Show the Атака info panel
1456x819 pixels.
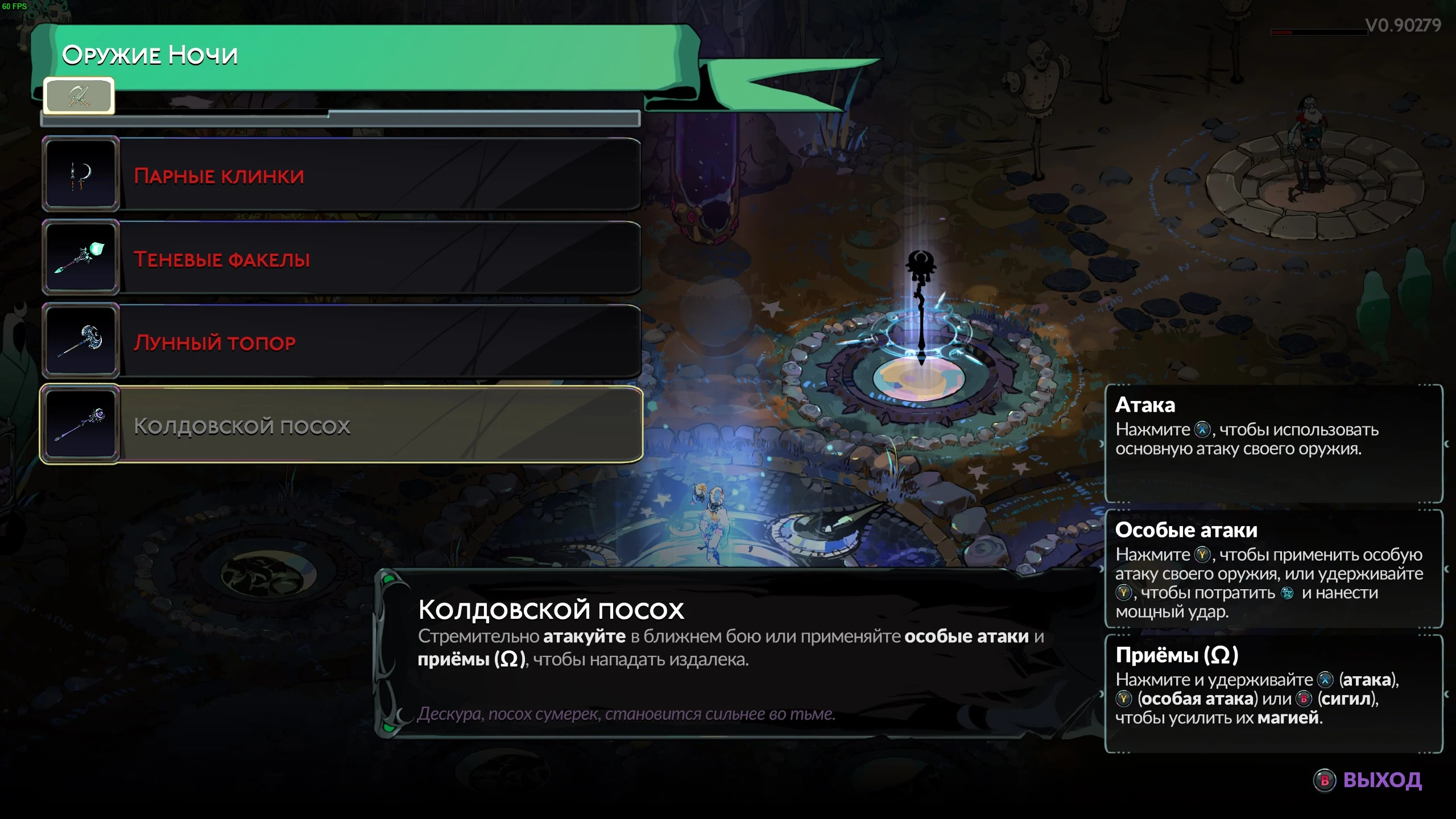(x=1273, y=444)
